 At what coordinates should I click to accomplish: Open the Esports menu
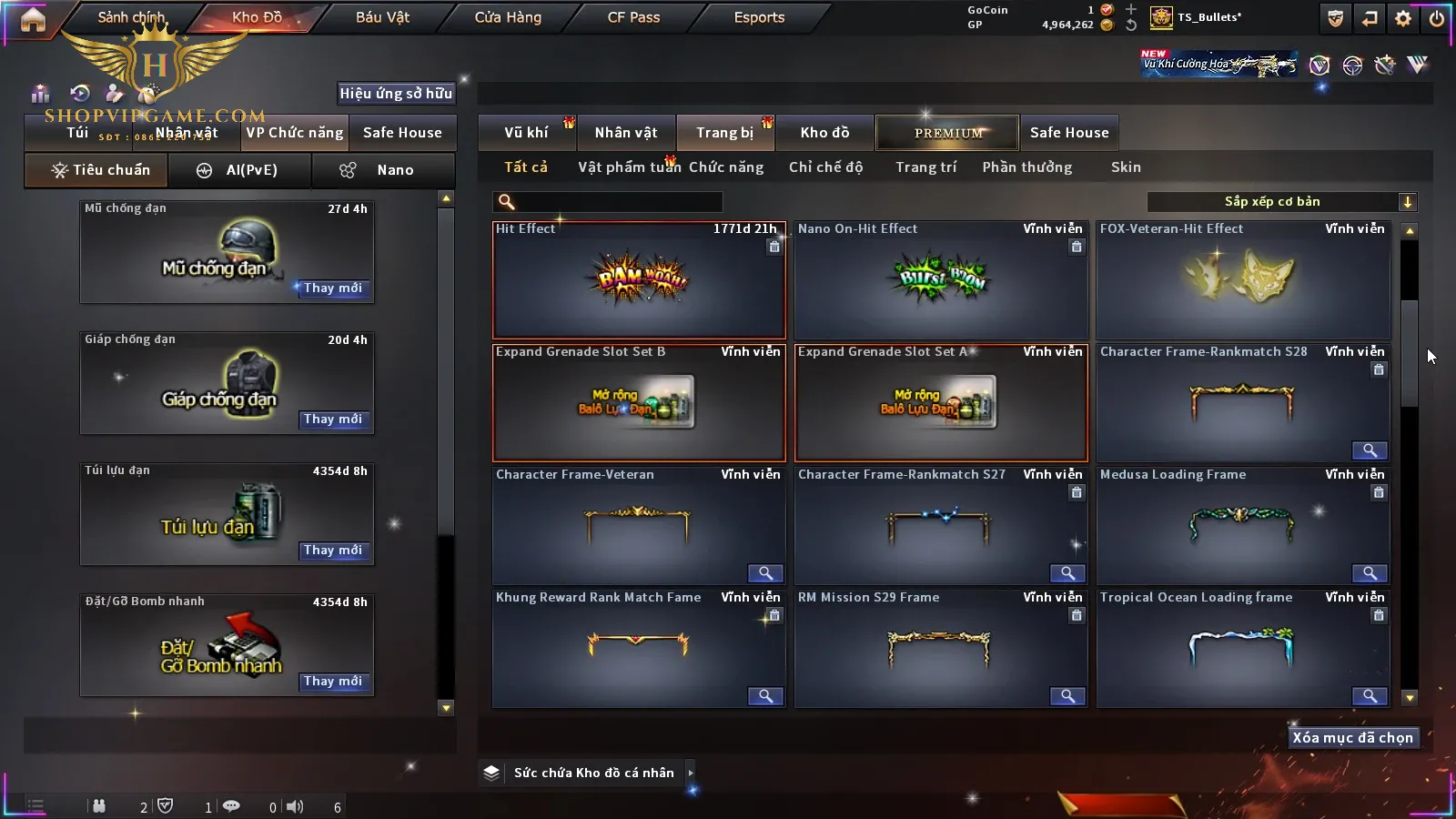759,17
